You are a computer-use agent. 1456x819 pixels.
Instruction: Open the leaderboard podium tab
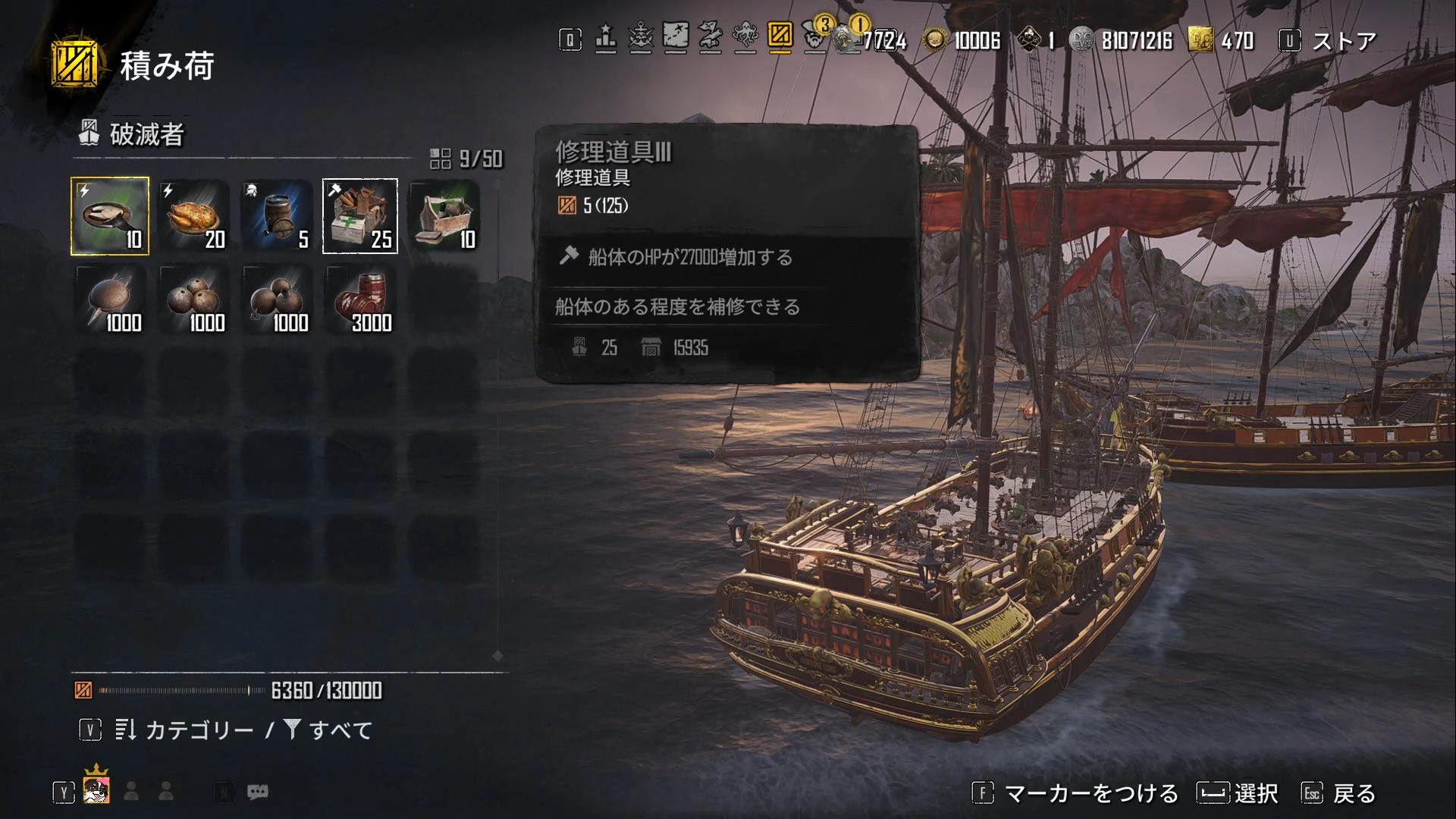click(605, 37)
